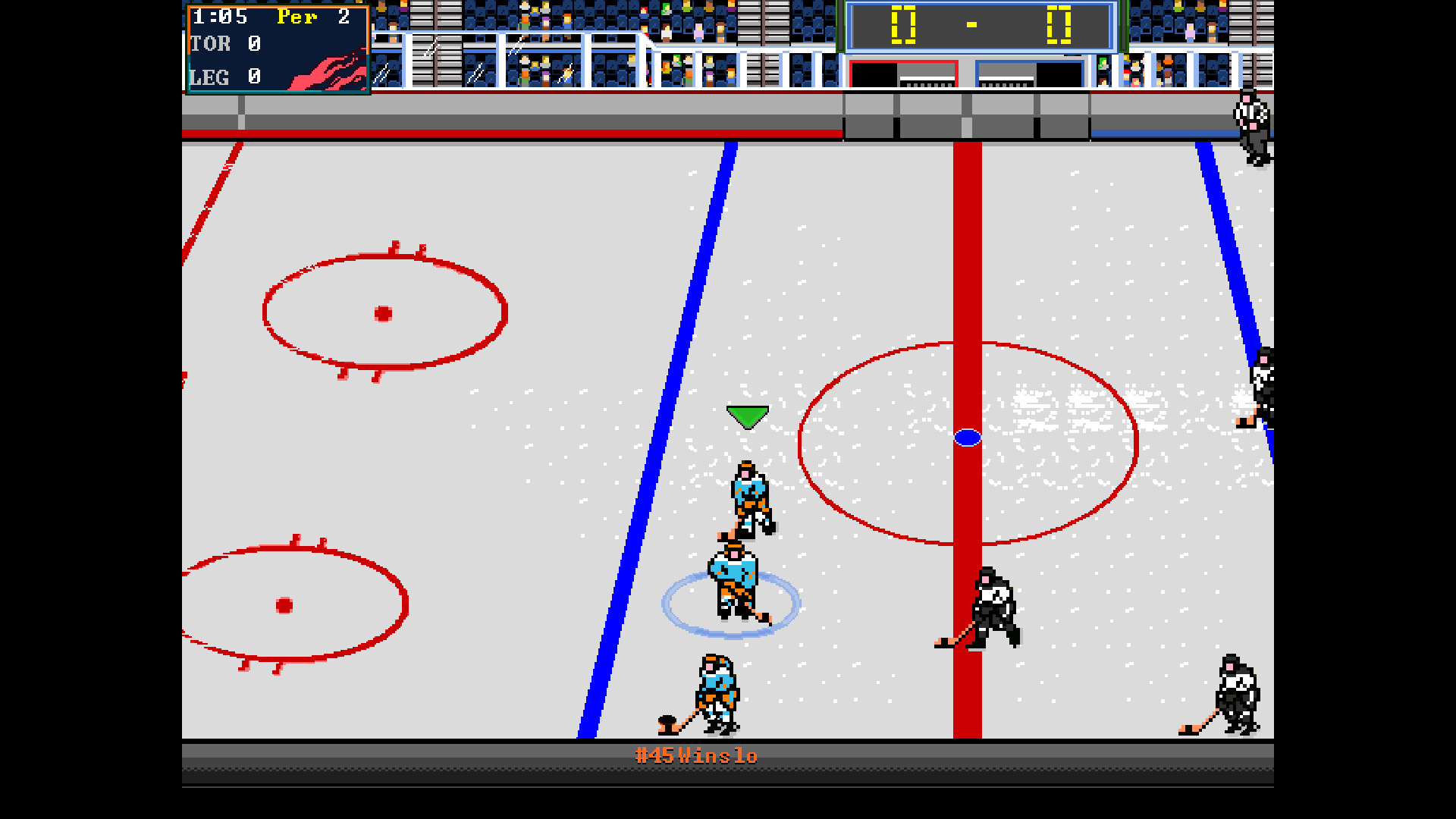Click the lower-left red faceoff circle

click(x=284, y=604)
